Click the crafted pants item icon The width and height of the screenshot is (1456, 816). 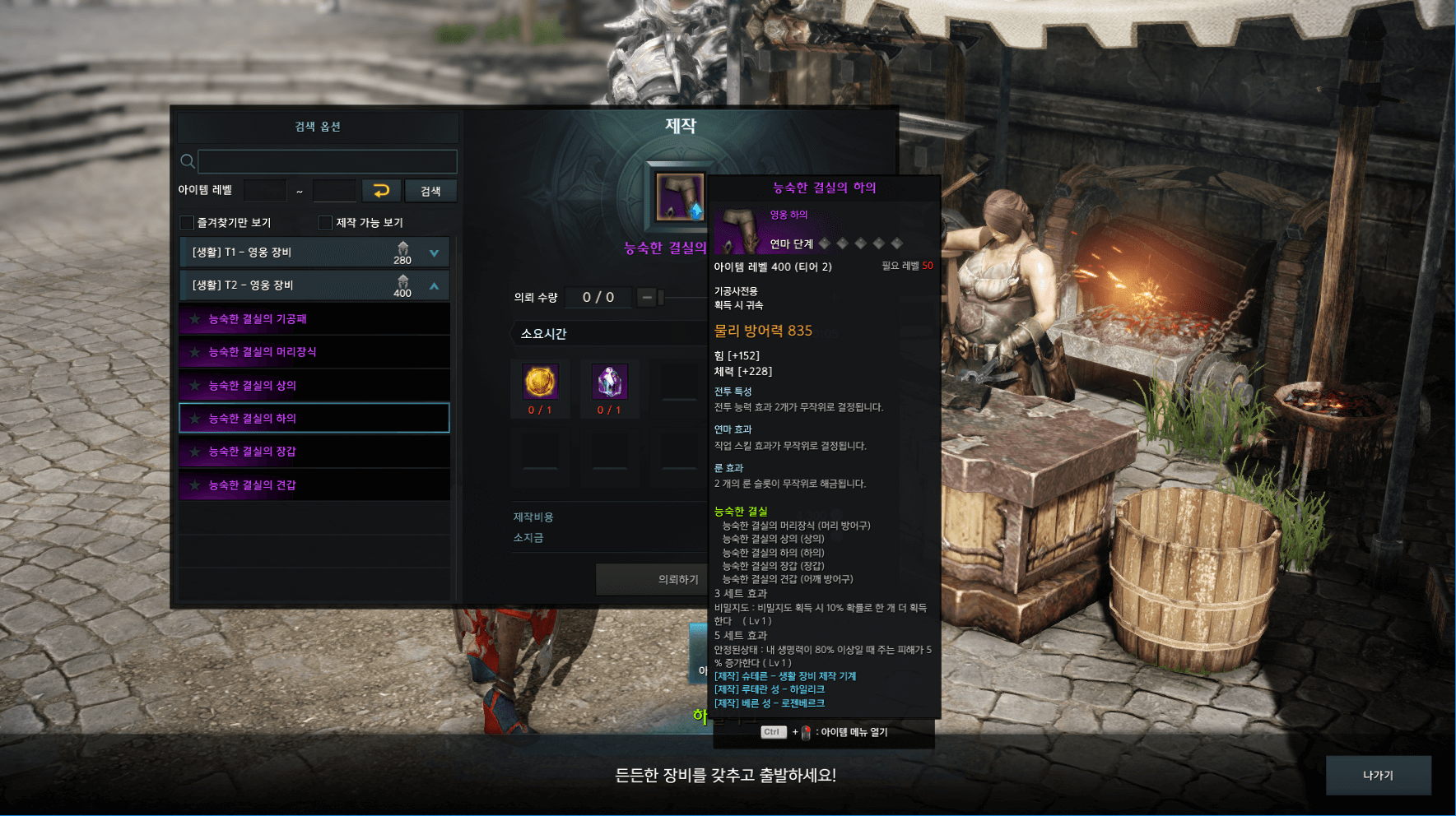click(680, 197)
